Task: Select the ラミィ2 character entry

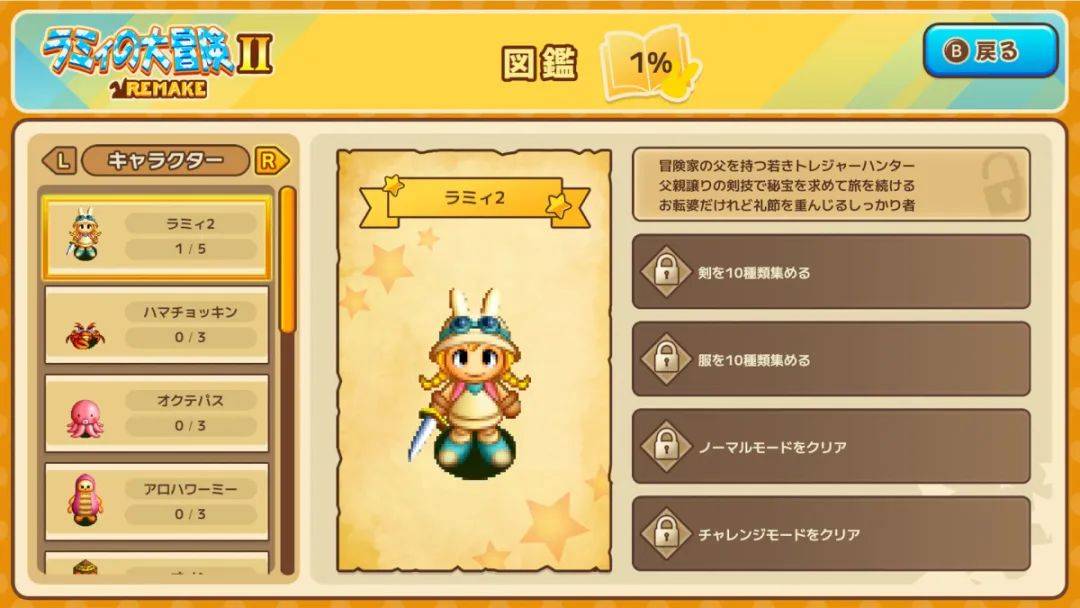Action: (156, 237)
